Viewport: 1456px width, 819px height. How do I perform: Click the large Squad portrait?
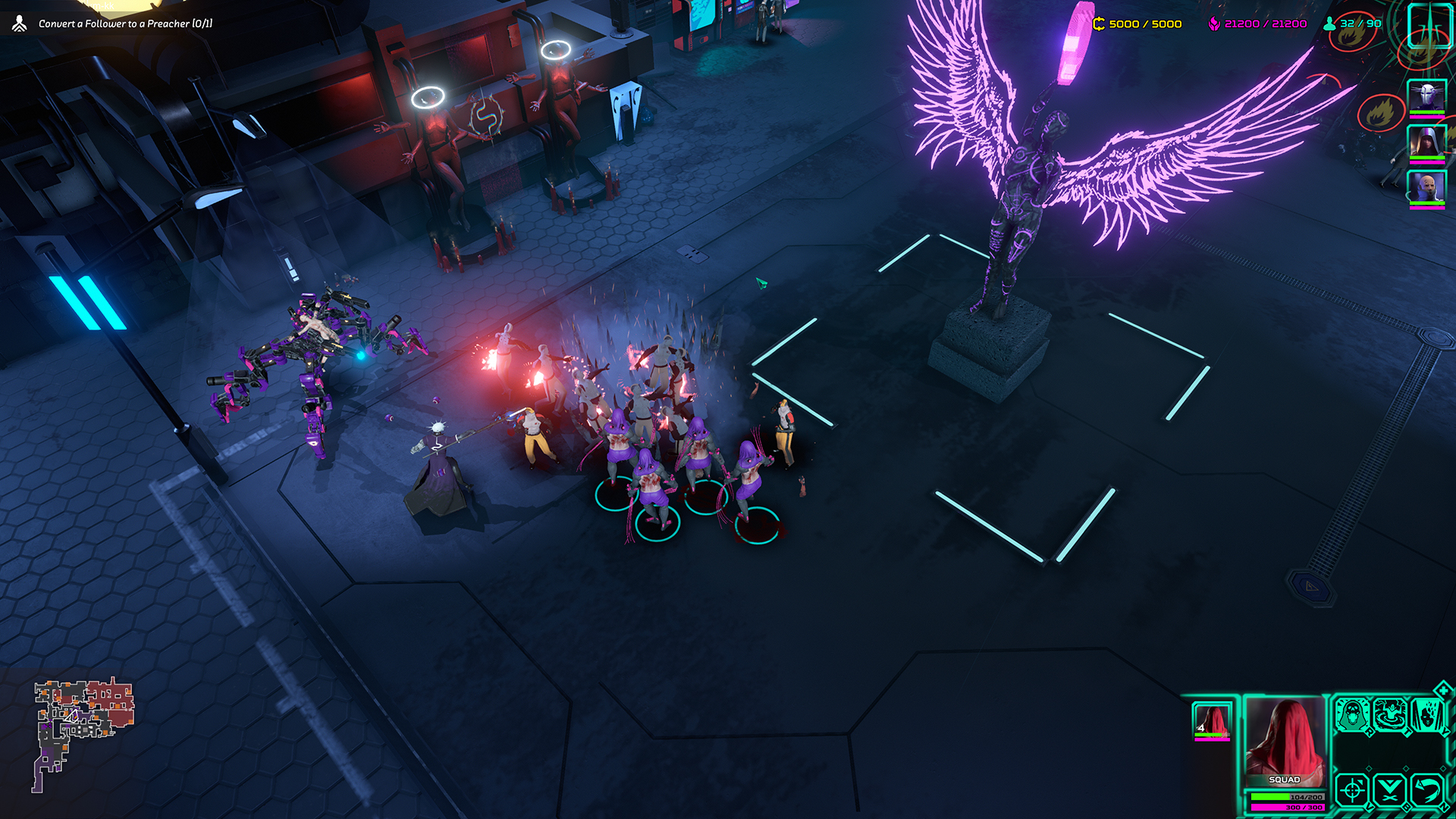(x=1285, y=742)
